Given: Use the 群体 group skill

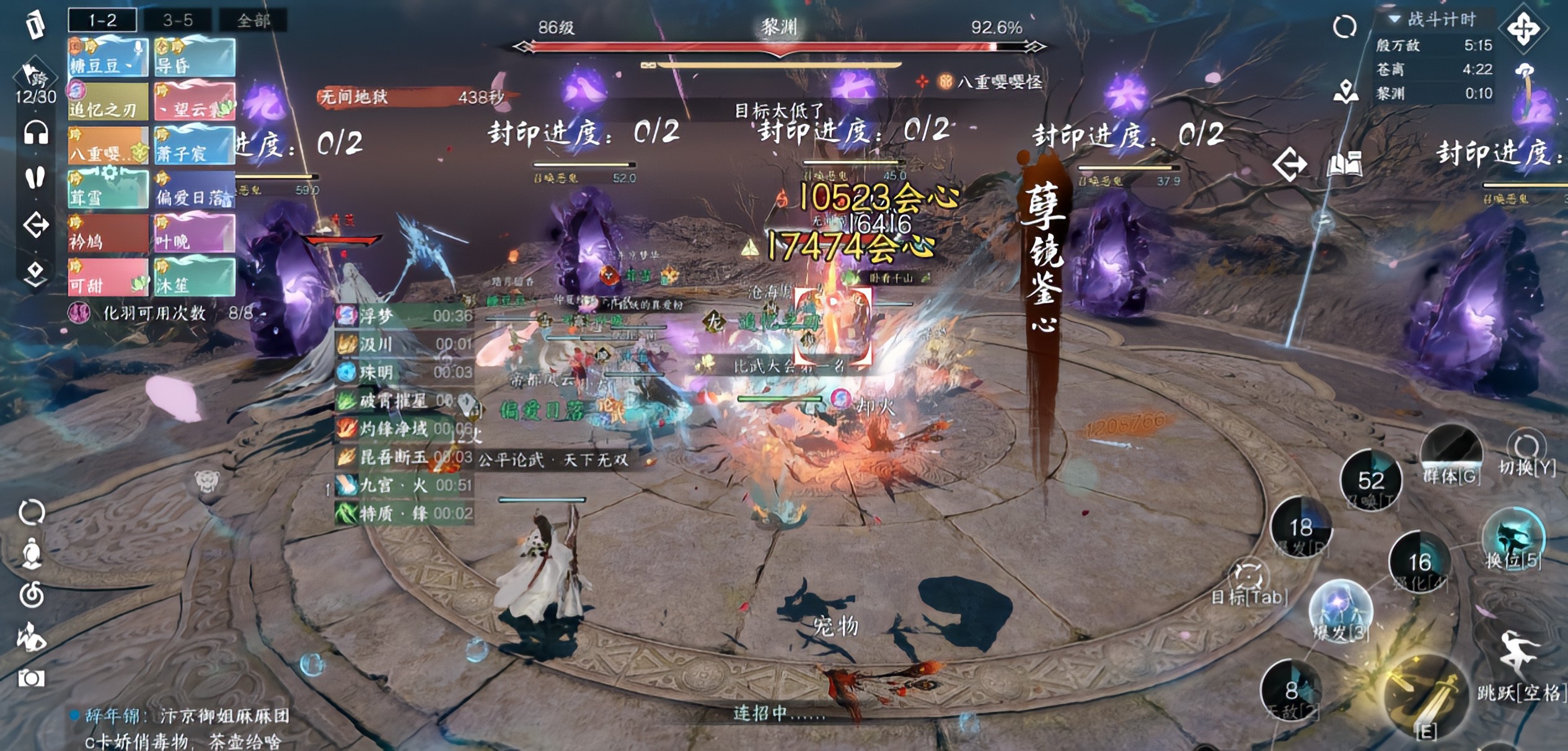Looking at the screenshot, I should [x=1451, y=454].
